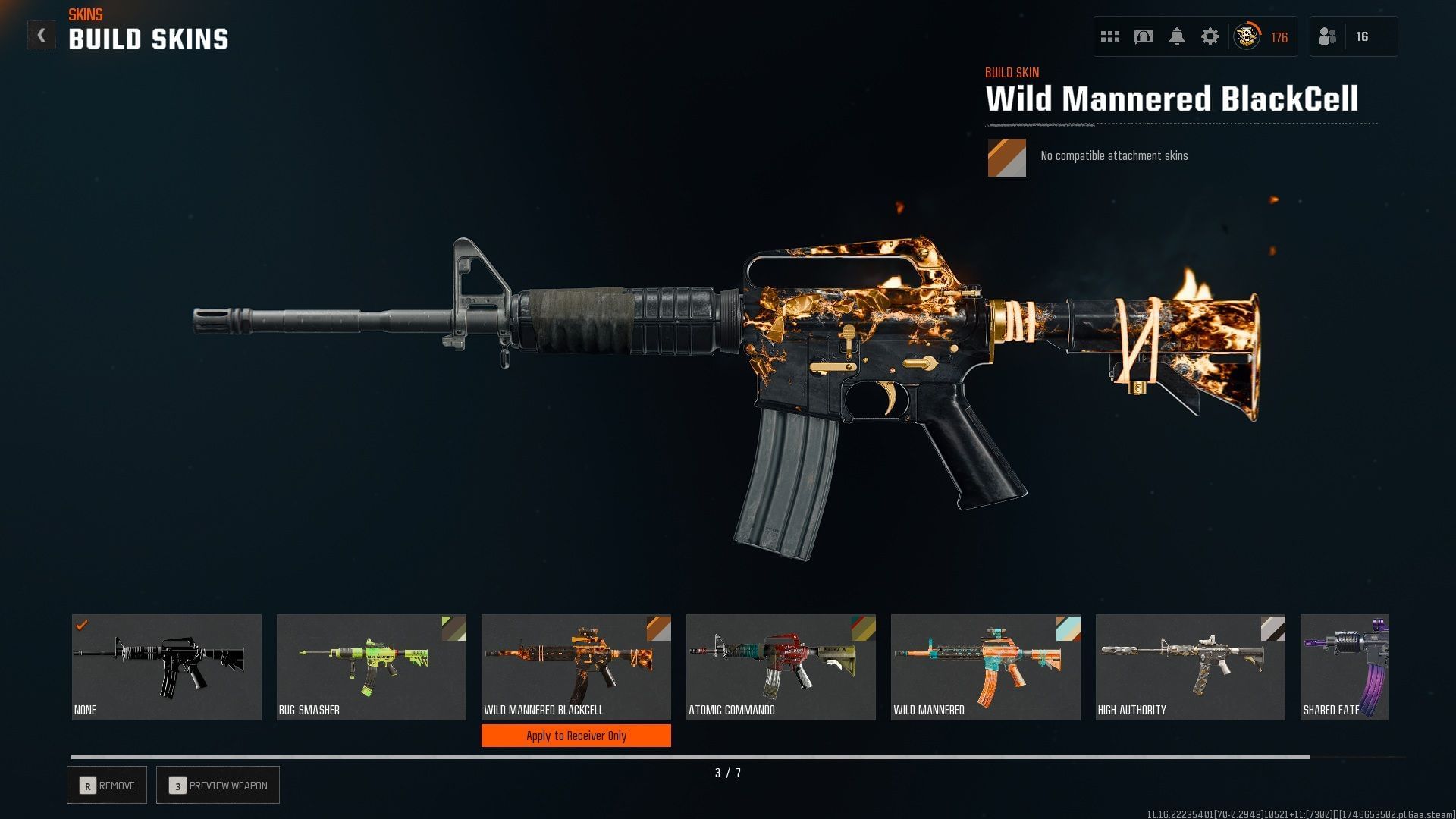Click the attachment skin color swatch
Screen dimensions: 1456x819
point(1006,158)
